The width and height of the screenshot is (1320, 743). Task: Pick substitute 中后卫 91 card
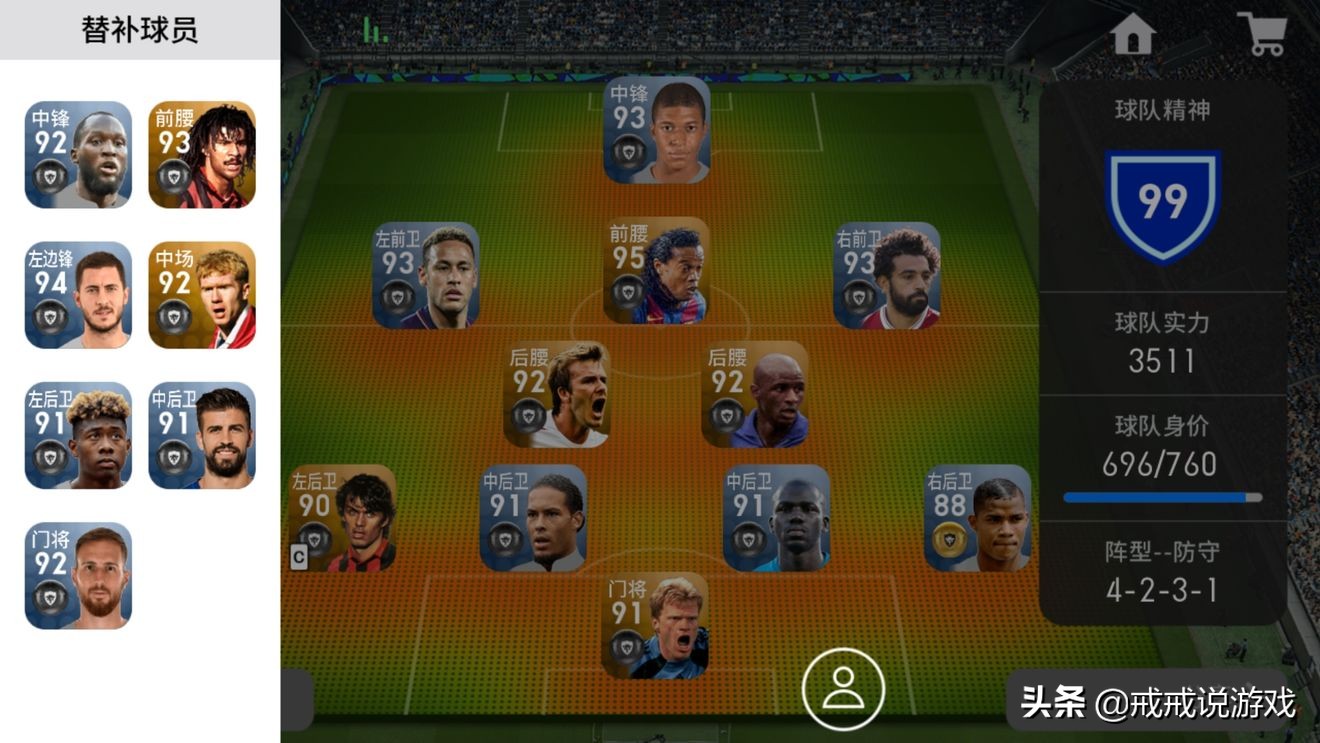coord(202,435)
